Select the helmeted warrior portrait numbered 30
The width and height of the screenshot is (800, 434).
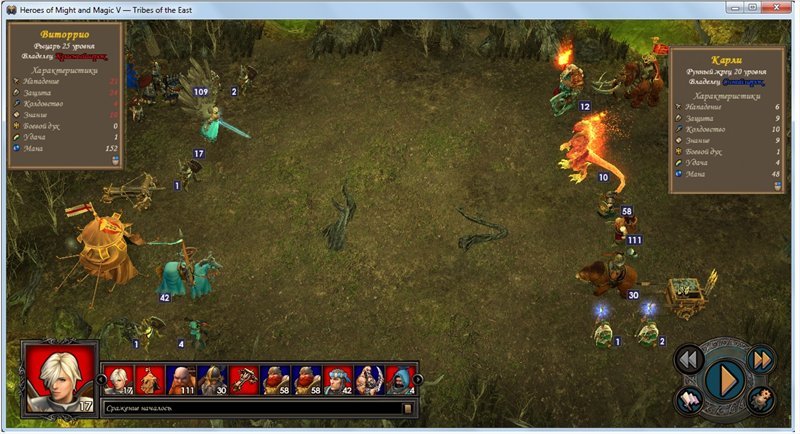[x=211, y=379]
